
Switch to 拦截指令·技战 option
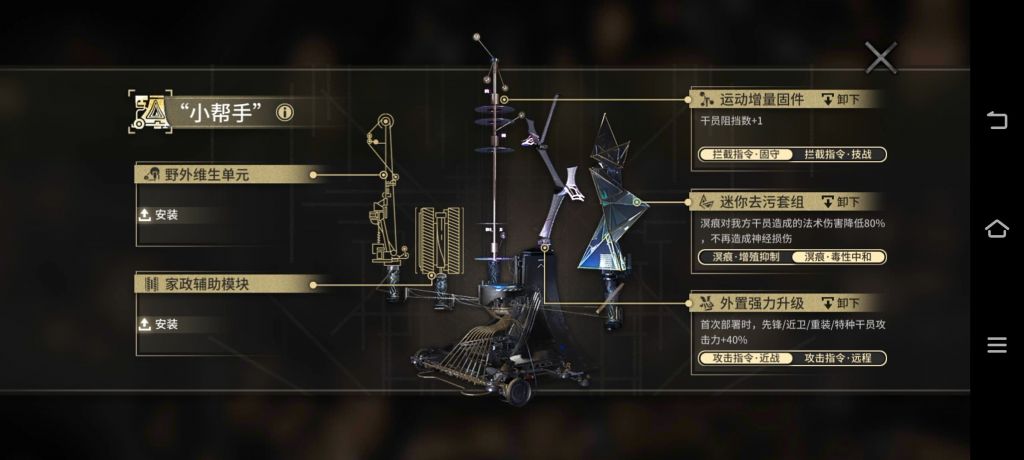pos(839,155)
